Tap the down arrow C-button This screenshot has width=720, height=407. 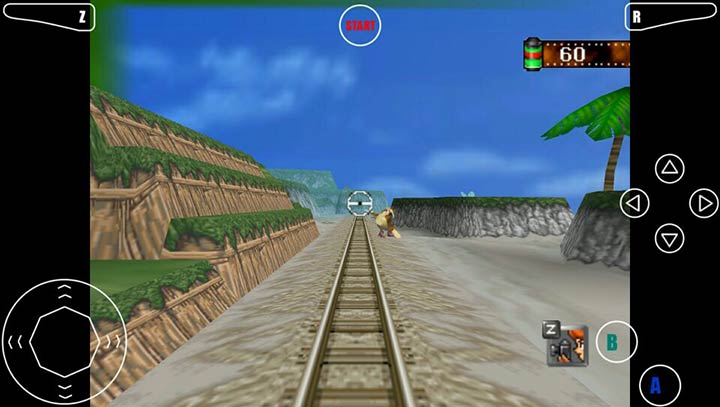(x=669, y=238)
